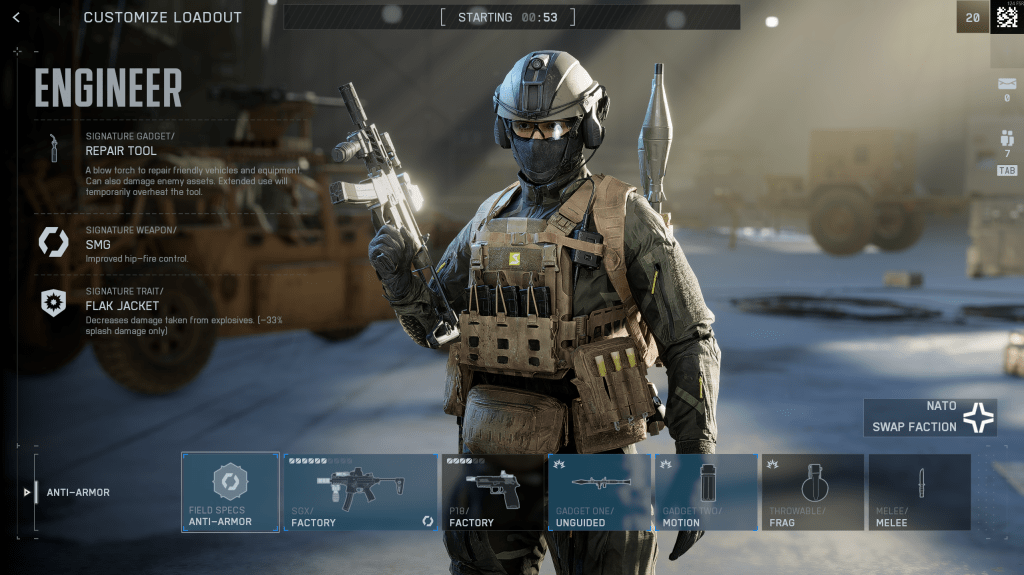The image size is (1024, 575).
Task: View the SMG signature weapon entry
Action: click(98, 243)
